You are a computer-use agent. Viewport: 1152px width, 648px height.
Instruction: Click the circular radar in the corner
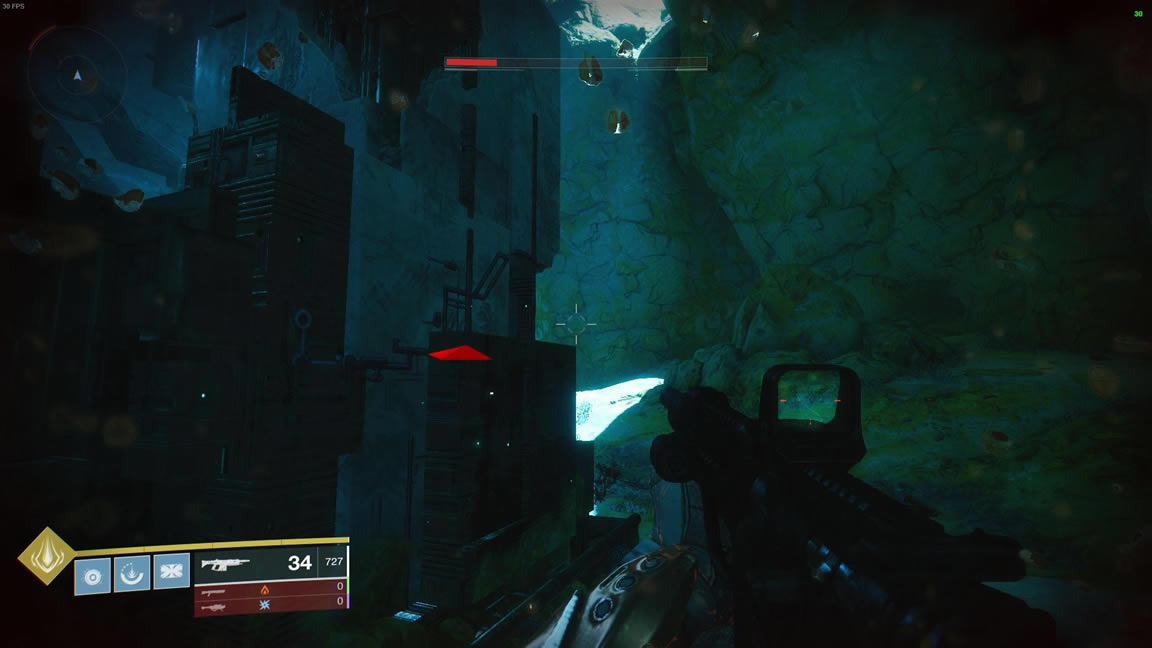click(77, 75)
